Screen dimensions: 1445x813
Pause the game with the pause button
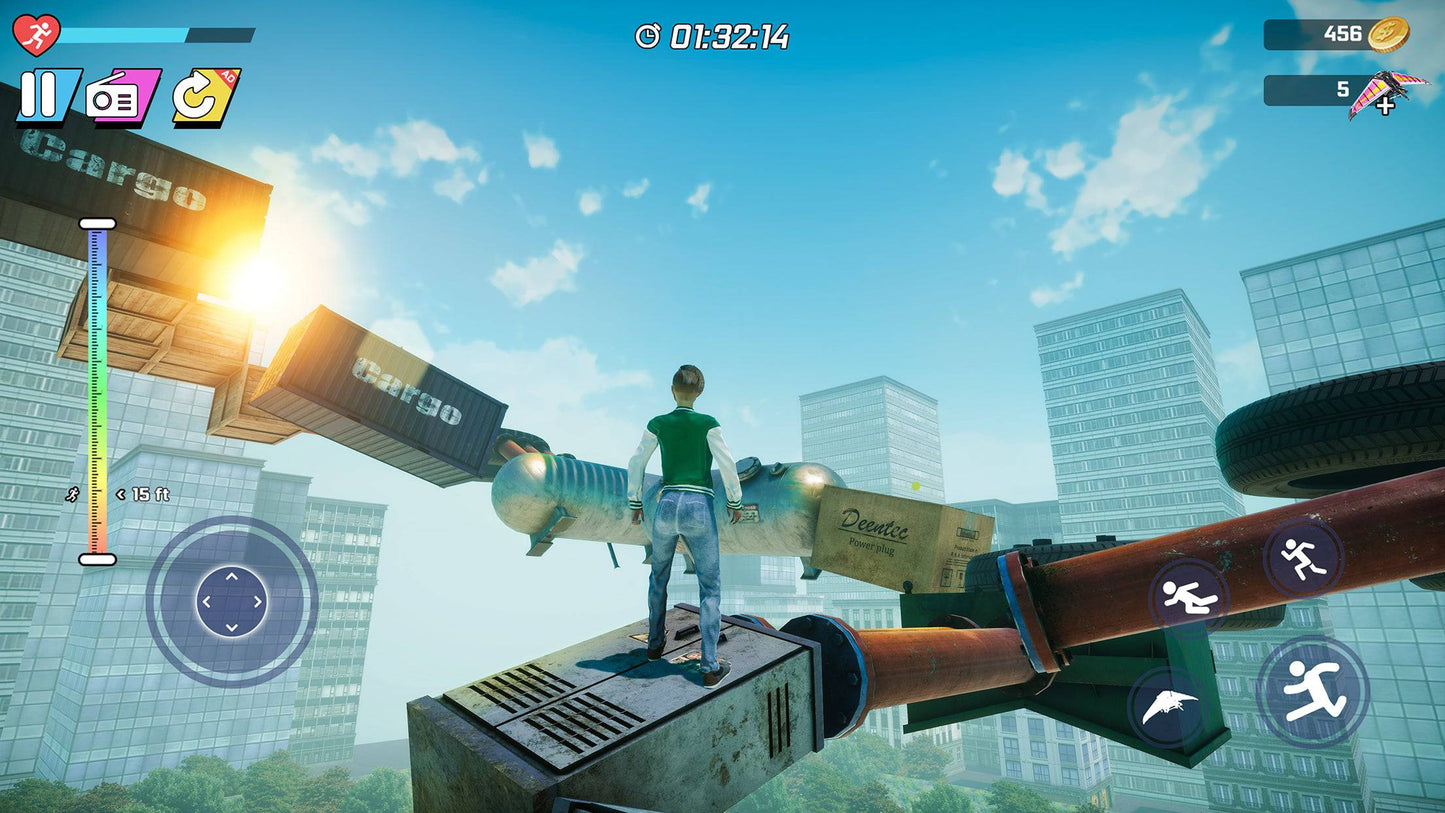coord(46,97)
